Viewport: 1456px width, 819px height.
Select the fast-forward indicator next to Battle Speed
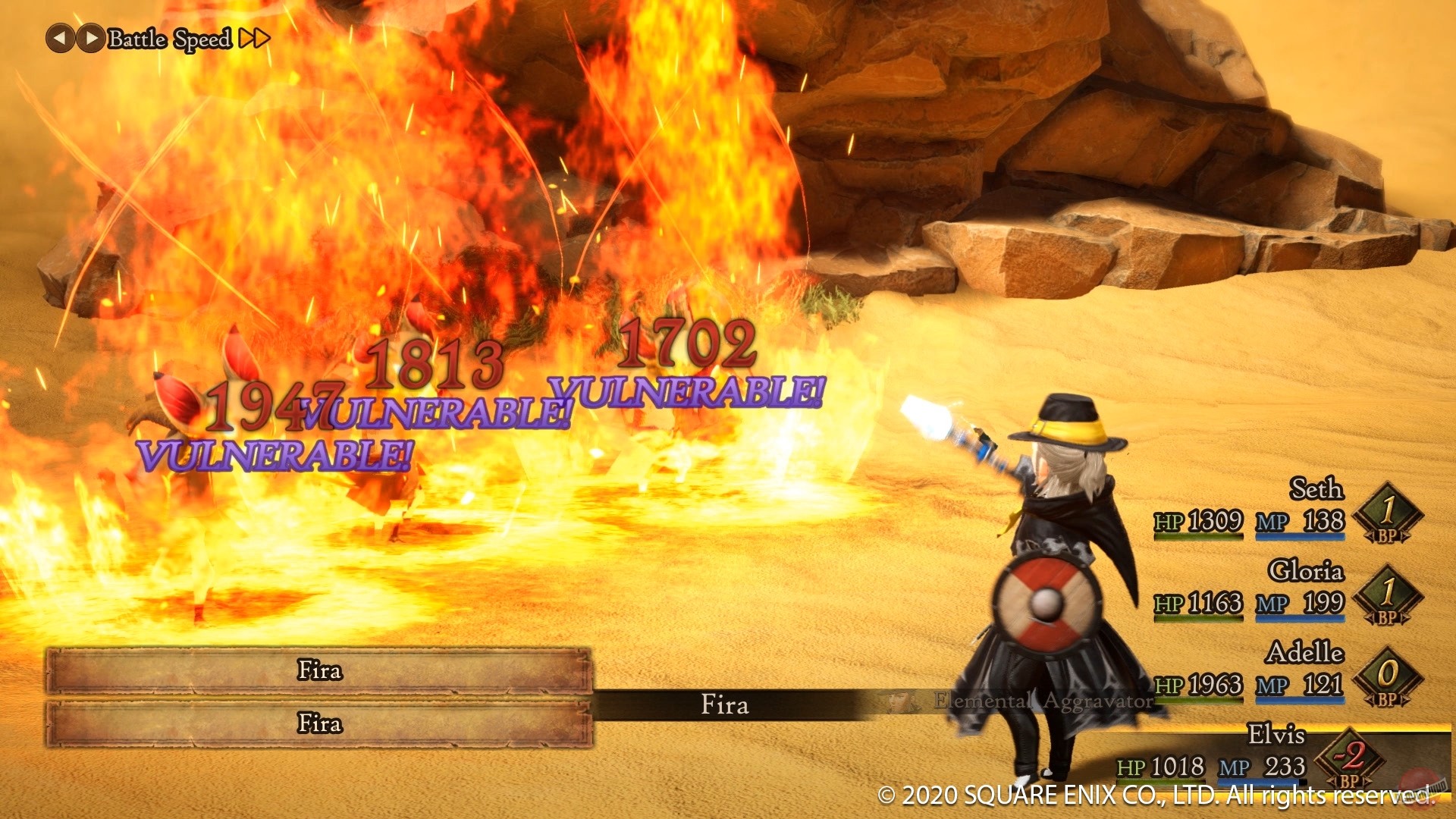point(255,38)
